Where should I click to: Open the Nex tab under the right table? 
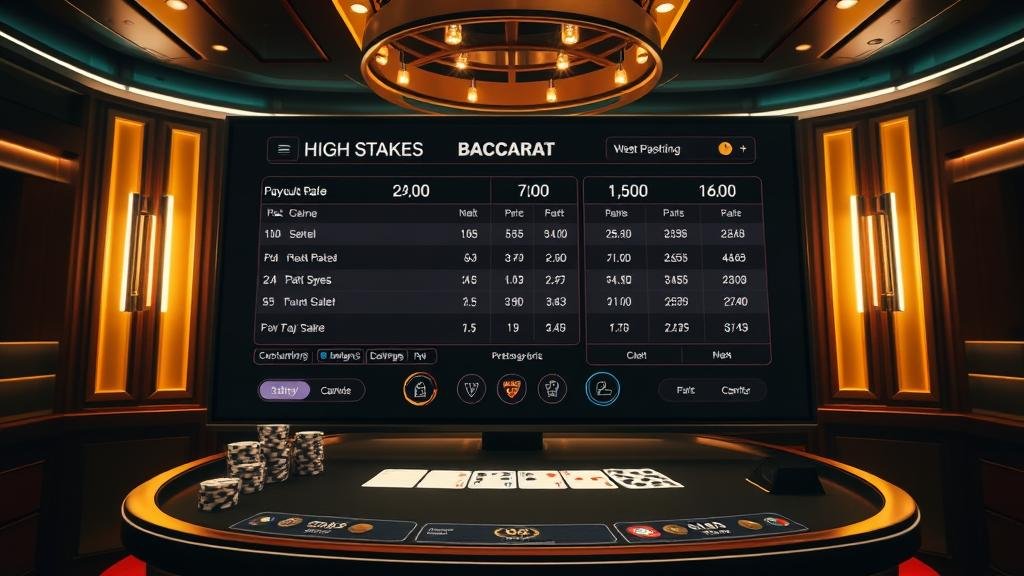point(722,355)
